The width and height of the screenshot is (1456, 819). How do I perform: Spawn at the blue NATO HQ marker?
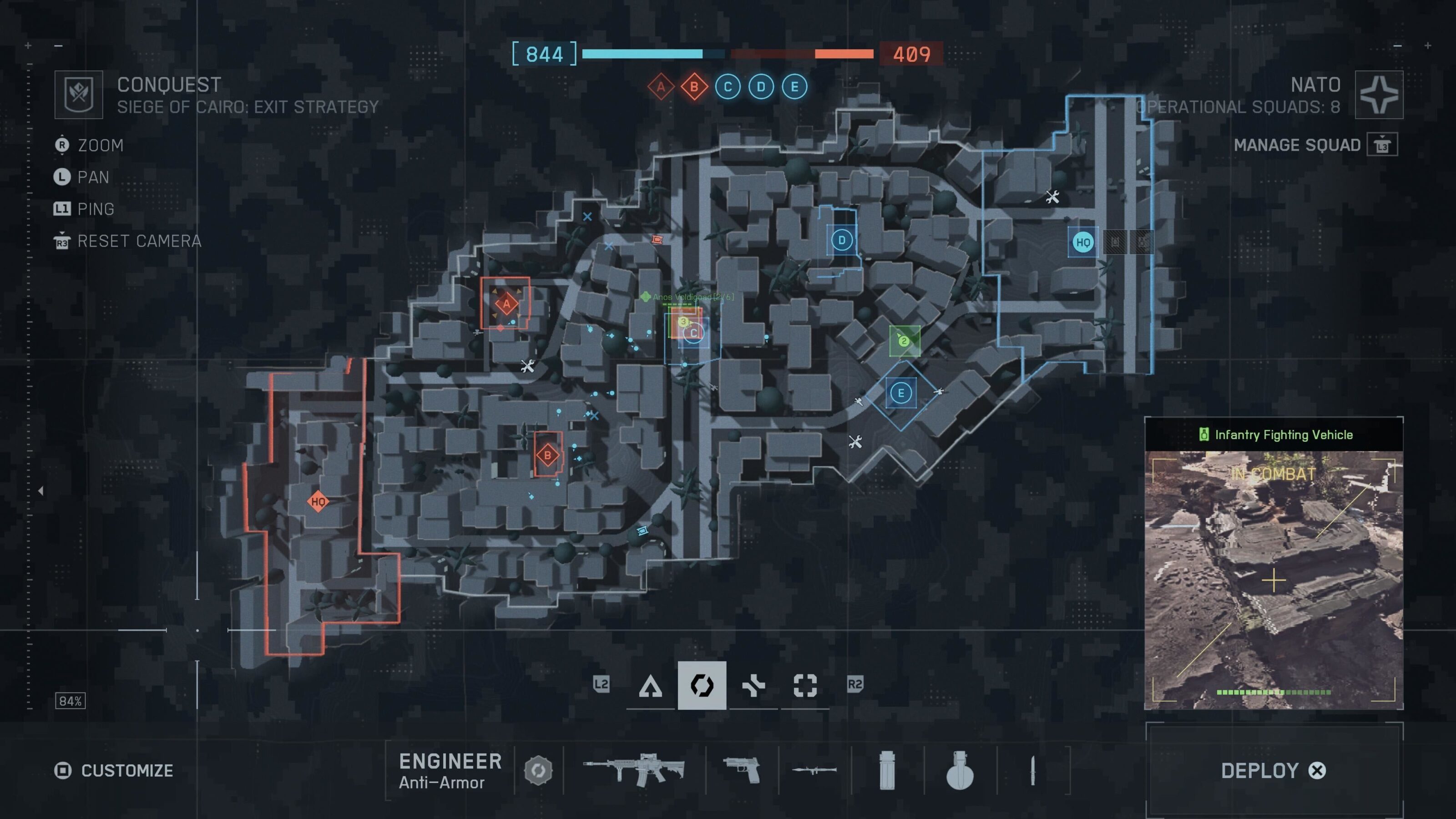pos(1082,243)
